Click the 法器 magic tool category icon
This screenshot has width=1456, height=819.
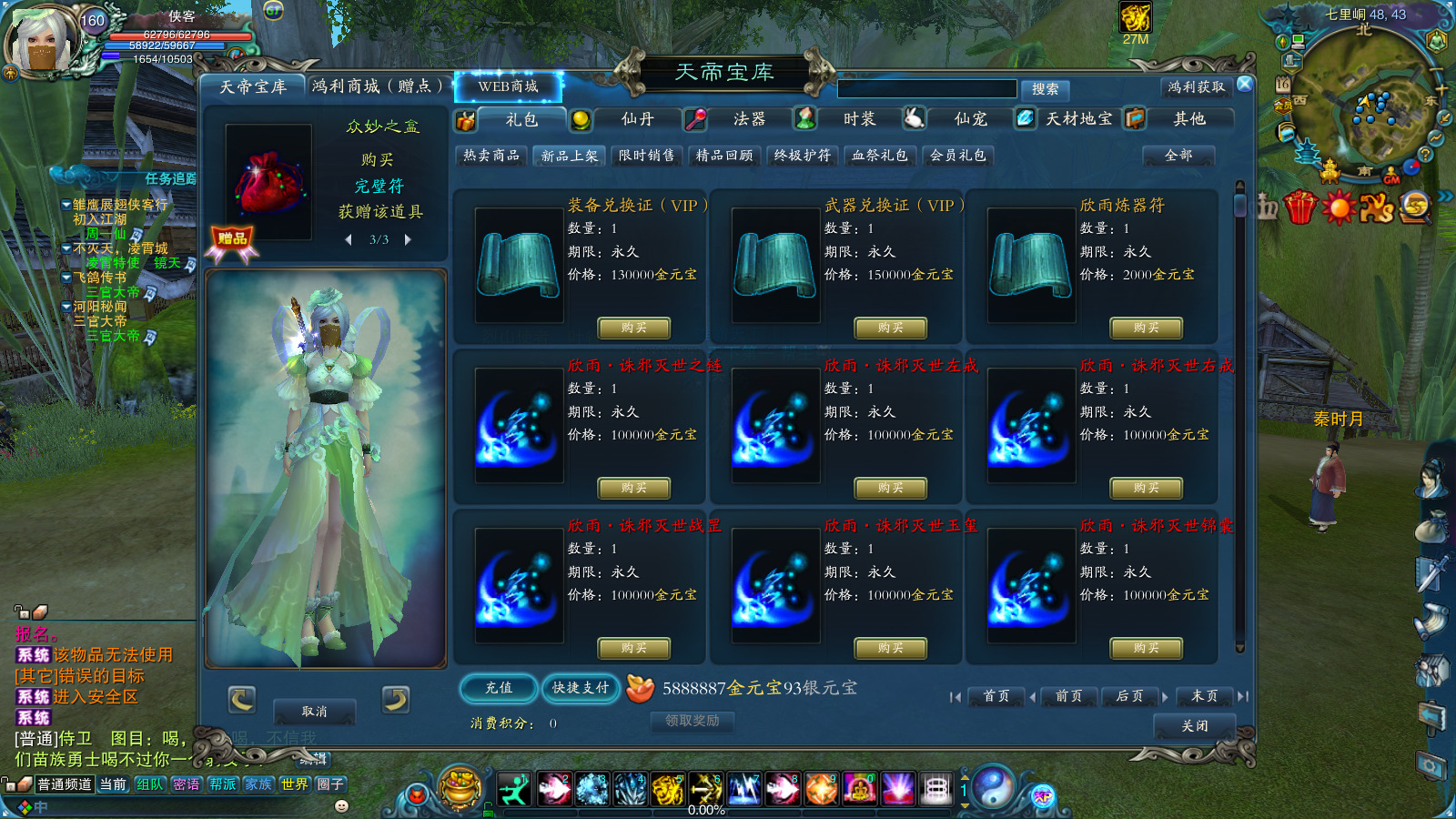pos(697,119)
